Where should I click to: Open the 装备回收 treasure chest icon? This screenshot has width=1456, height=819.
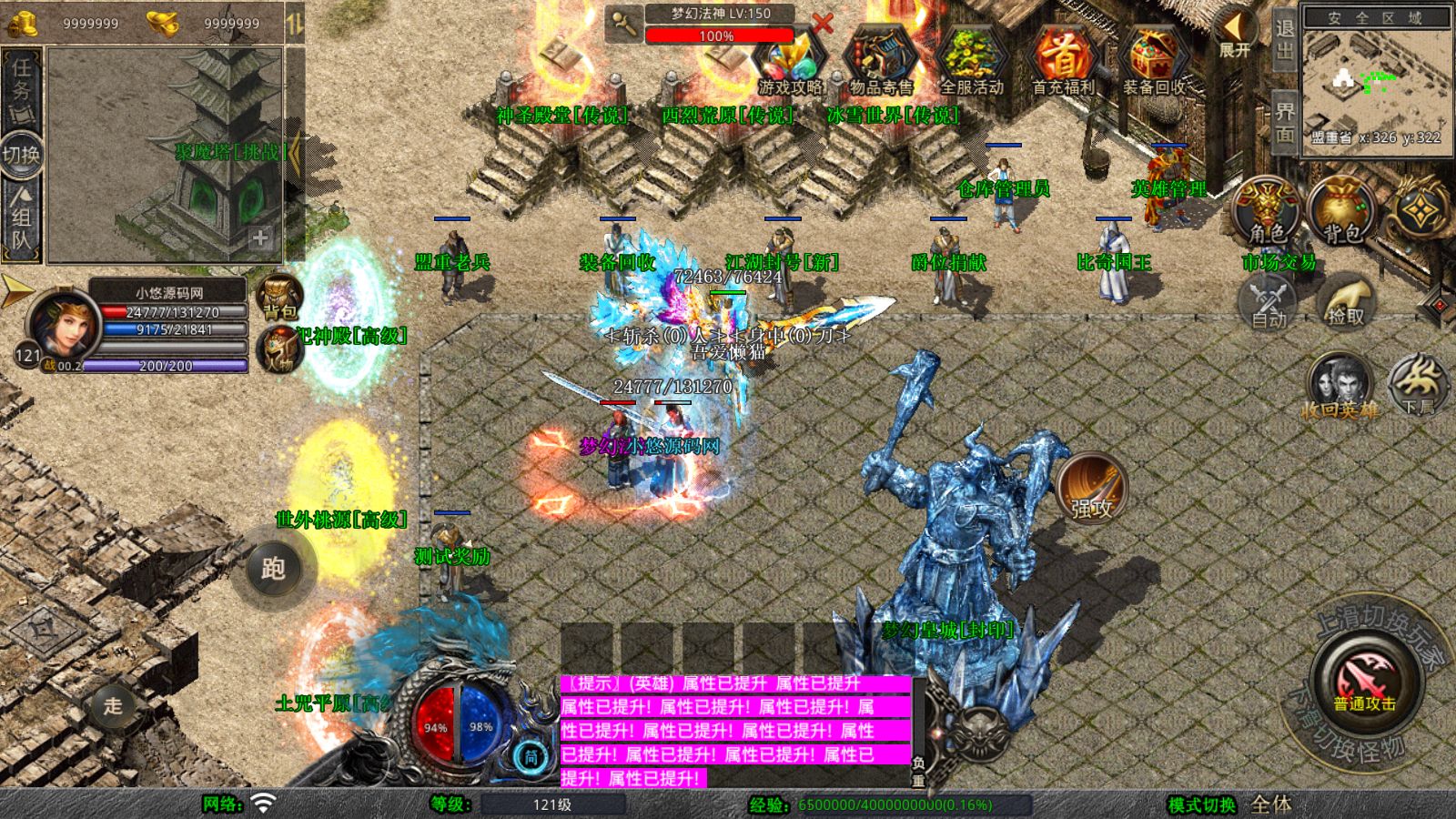pyautogui.click(x=1154, y=60)
